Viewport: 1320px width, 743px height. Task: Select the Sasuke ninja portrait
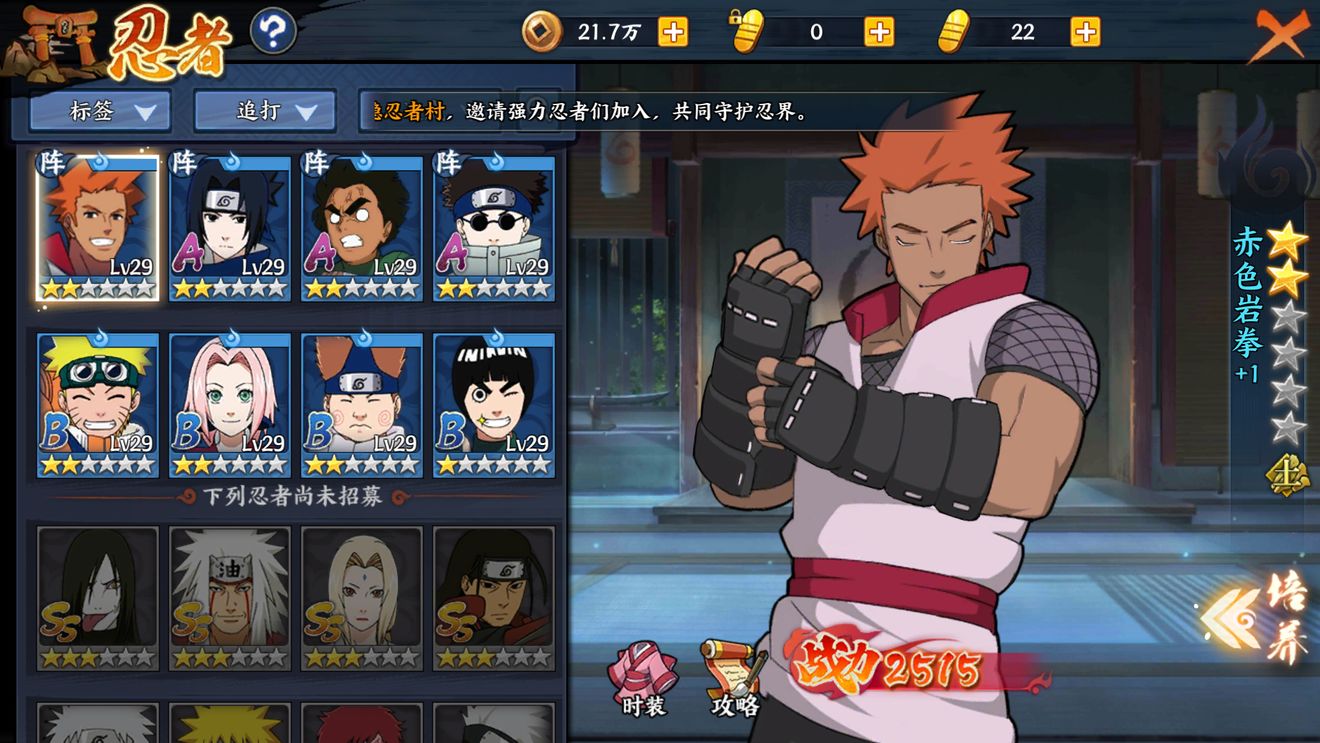(x=230, y=227)
